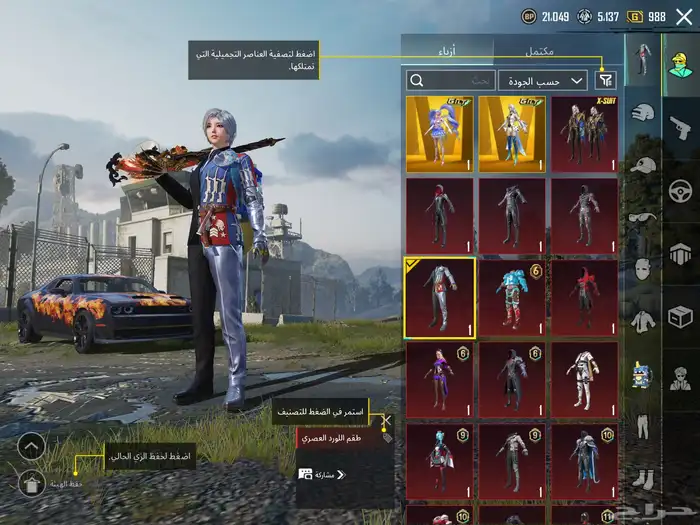The width and height of the screenshot is (700, 525).
Task: Open the helmet category
Action: (644, 114)
